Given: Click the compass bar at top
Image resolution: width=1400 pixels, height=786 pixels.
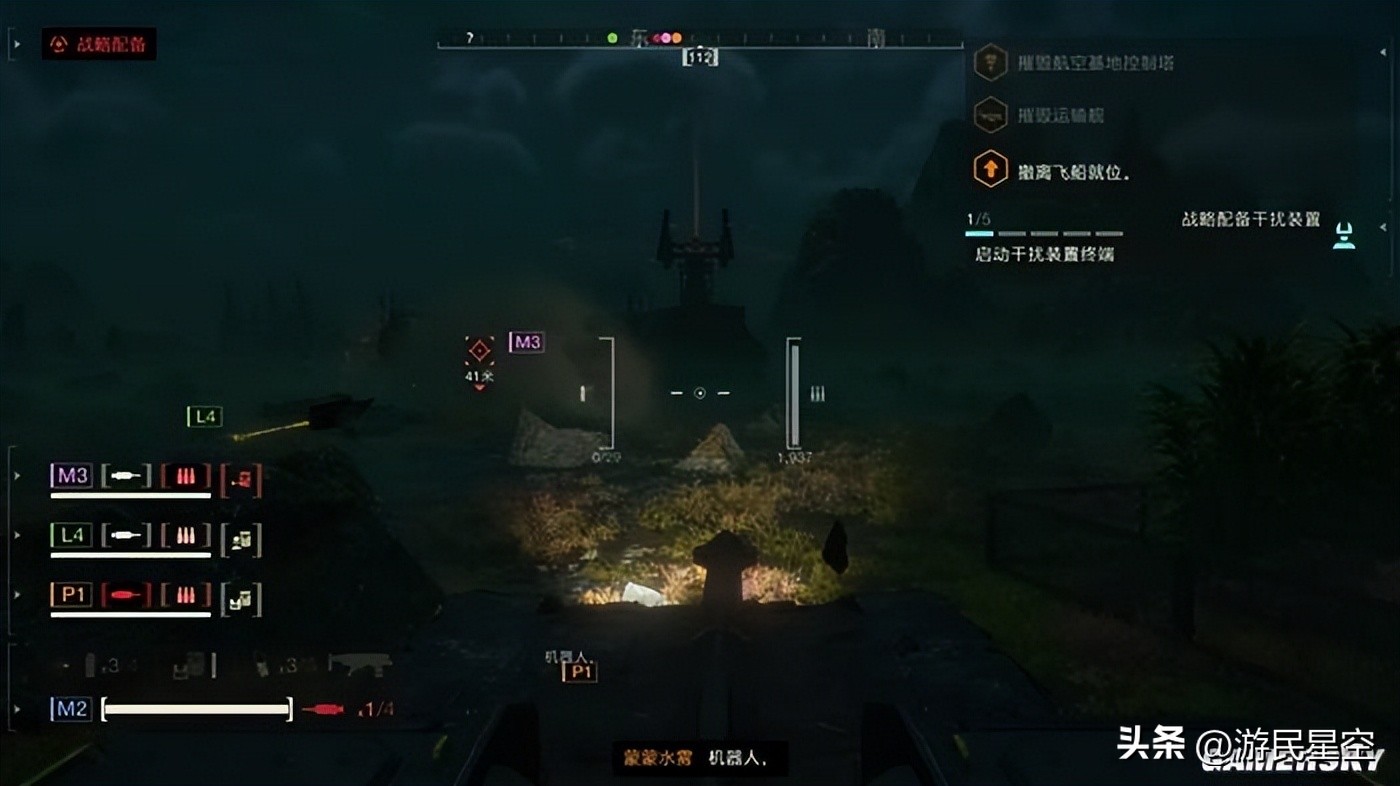Looking at the screenshot, I should coord(700,40).
